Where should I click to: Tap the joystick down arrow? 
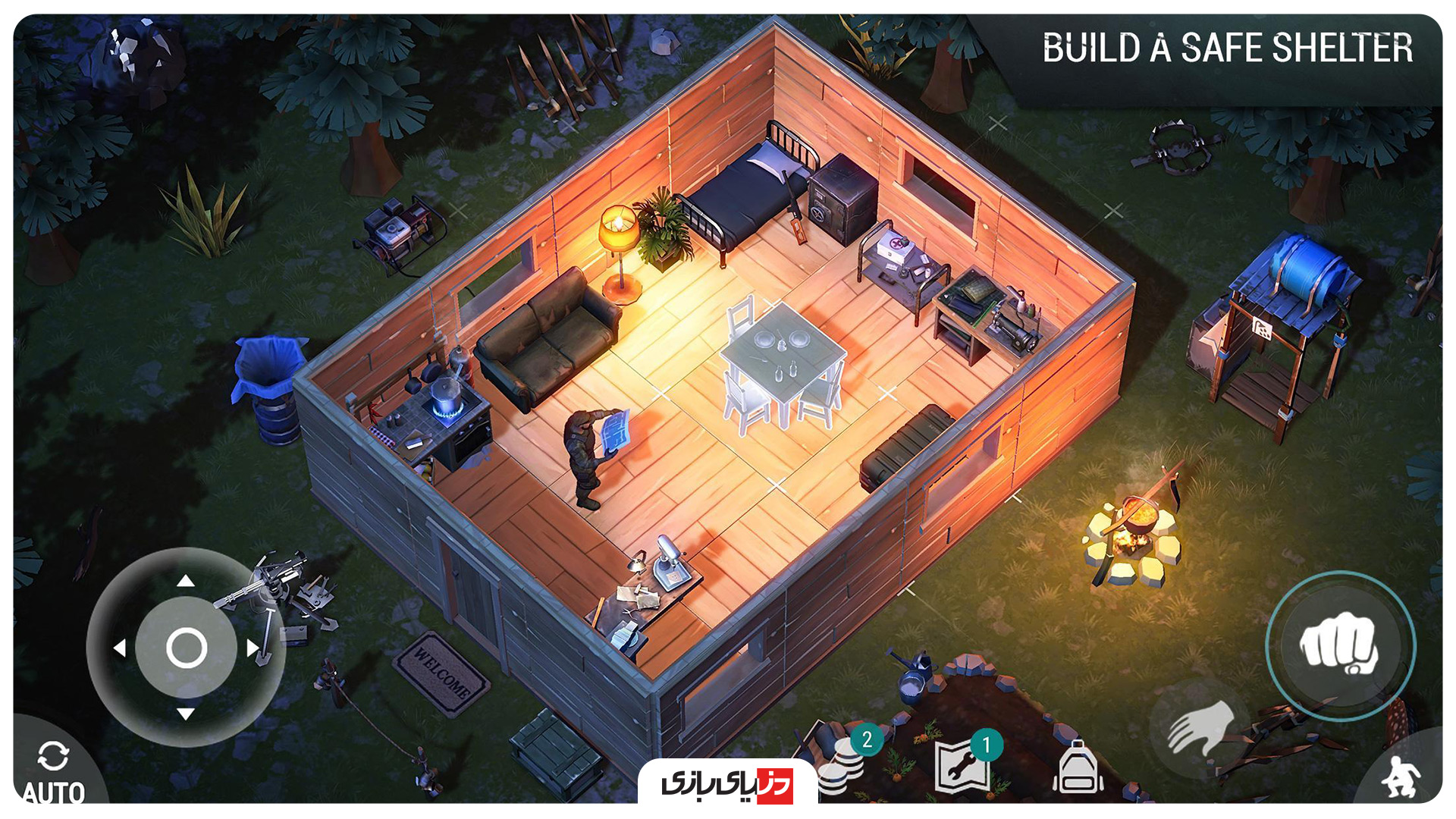(186, 714)
